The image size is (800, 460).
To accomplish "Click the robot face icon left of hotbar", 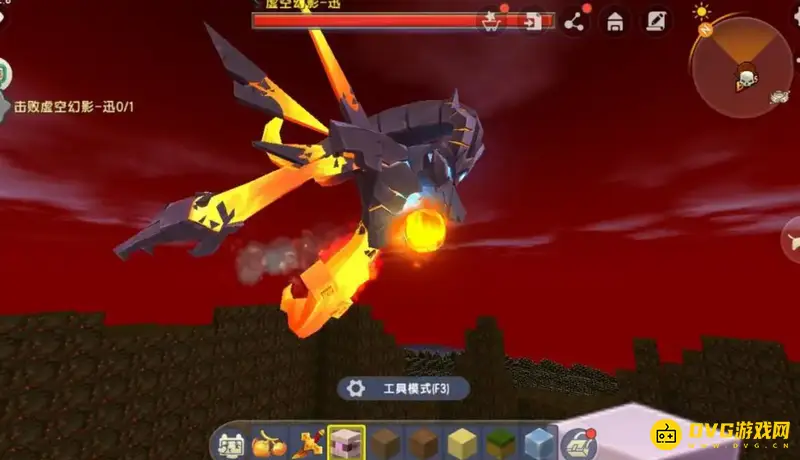I will coord(230,442).
